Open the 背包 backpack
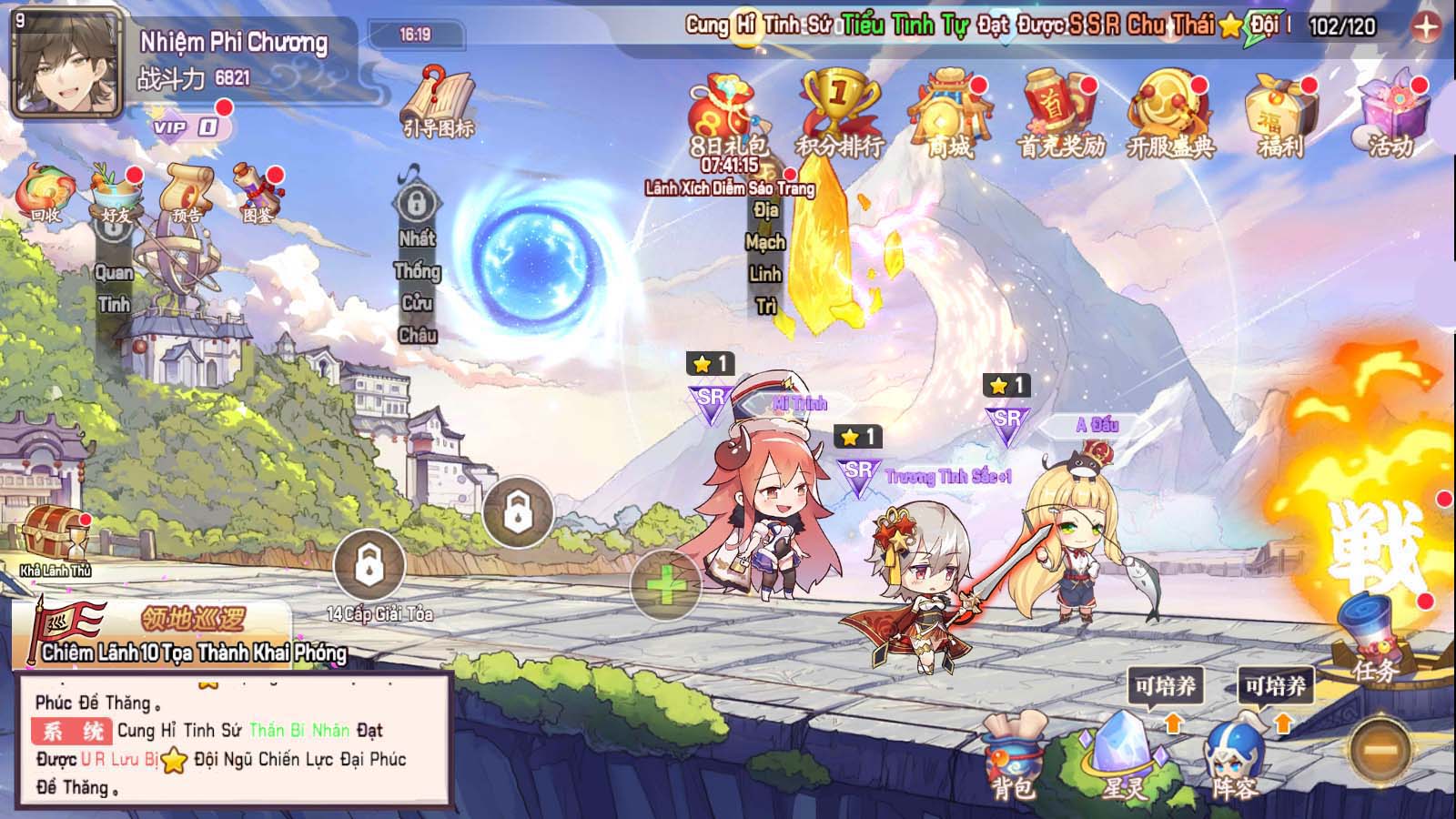 pyautogui.click(x=1014, y=757)
